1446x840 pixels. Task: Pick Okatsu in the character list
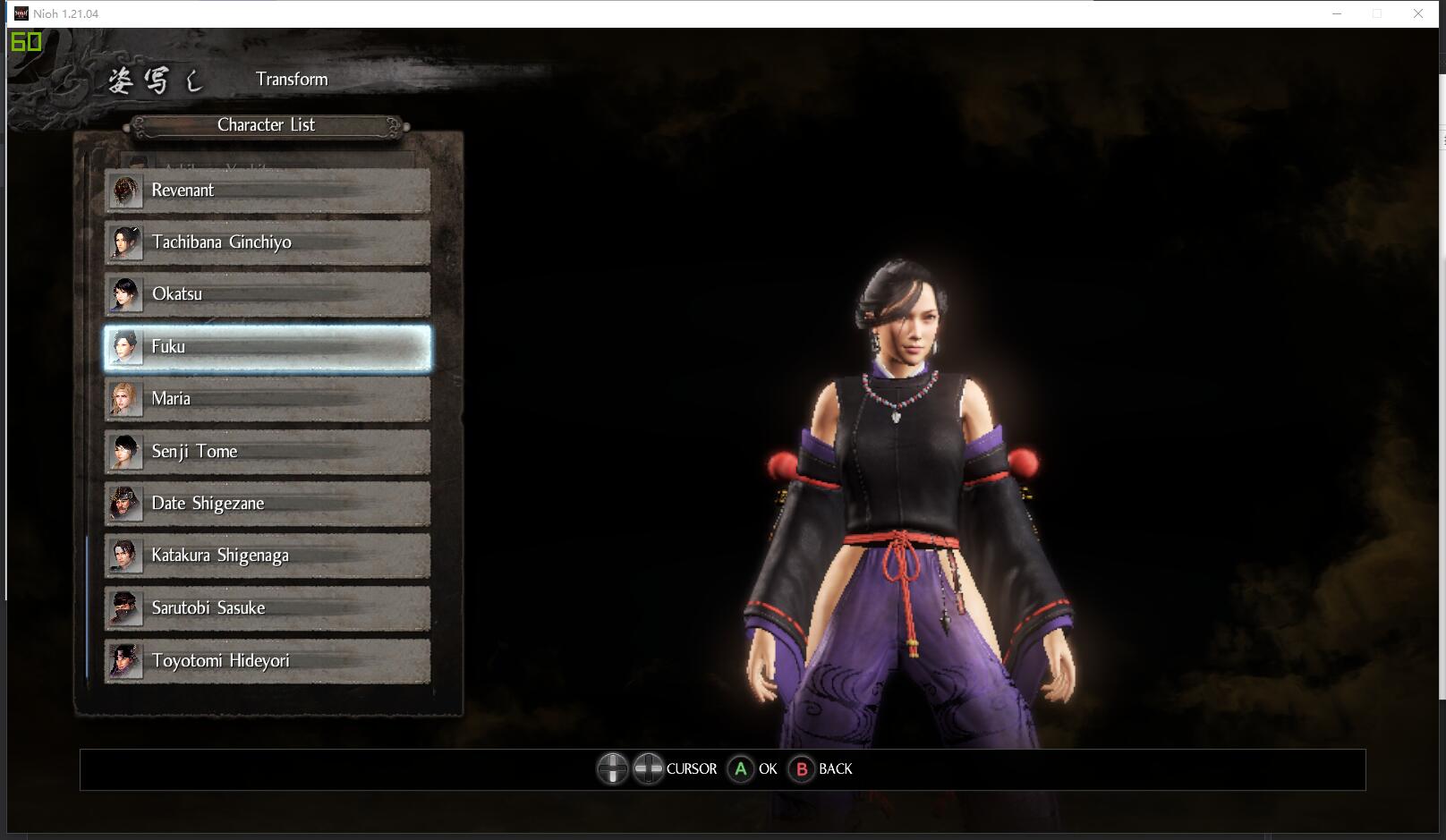click(x=267, y=294)
